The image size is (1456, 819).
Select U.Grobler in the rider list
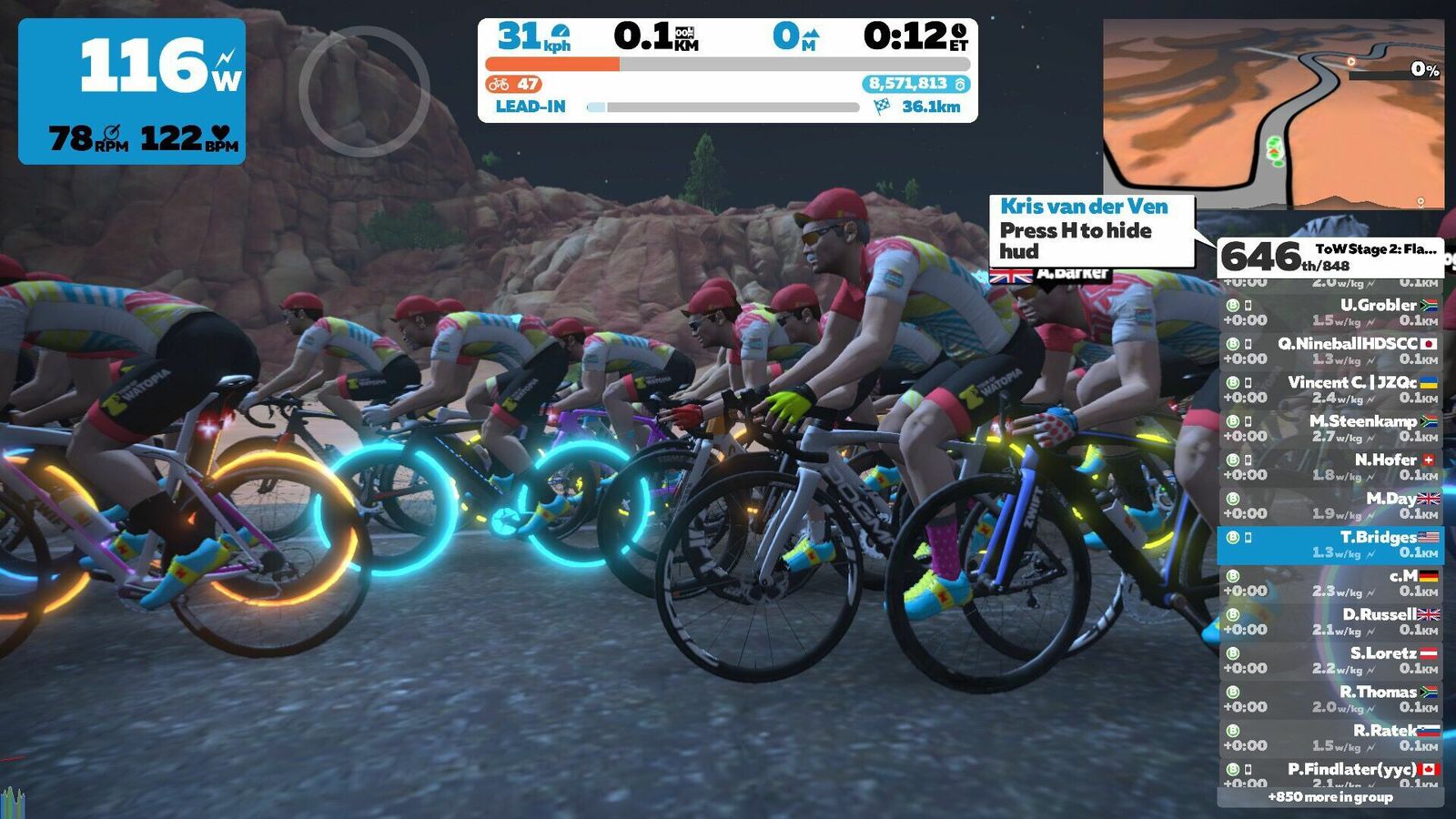(1330, 312)
